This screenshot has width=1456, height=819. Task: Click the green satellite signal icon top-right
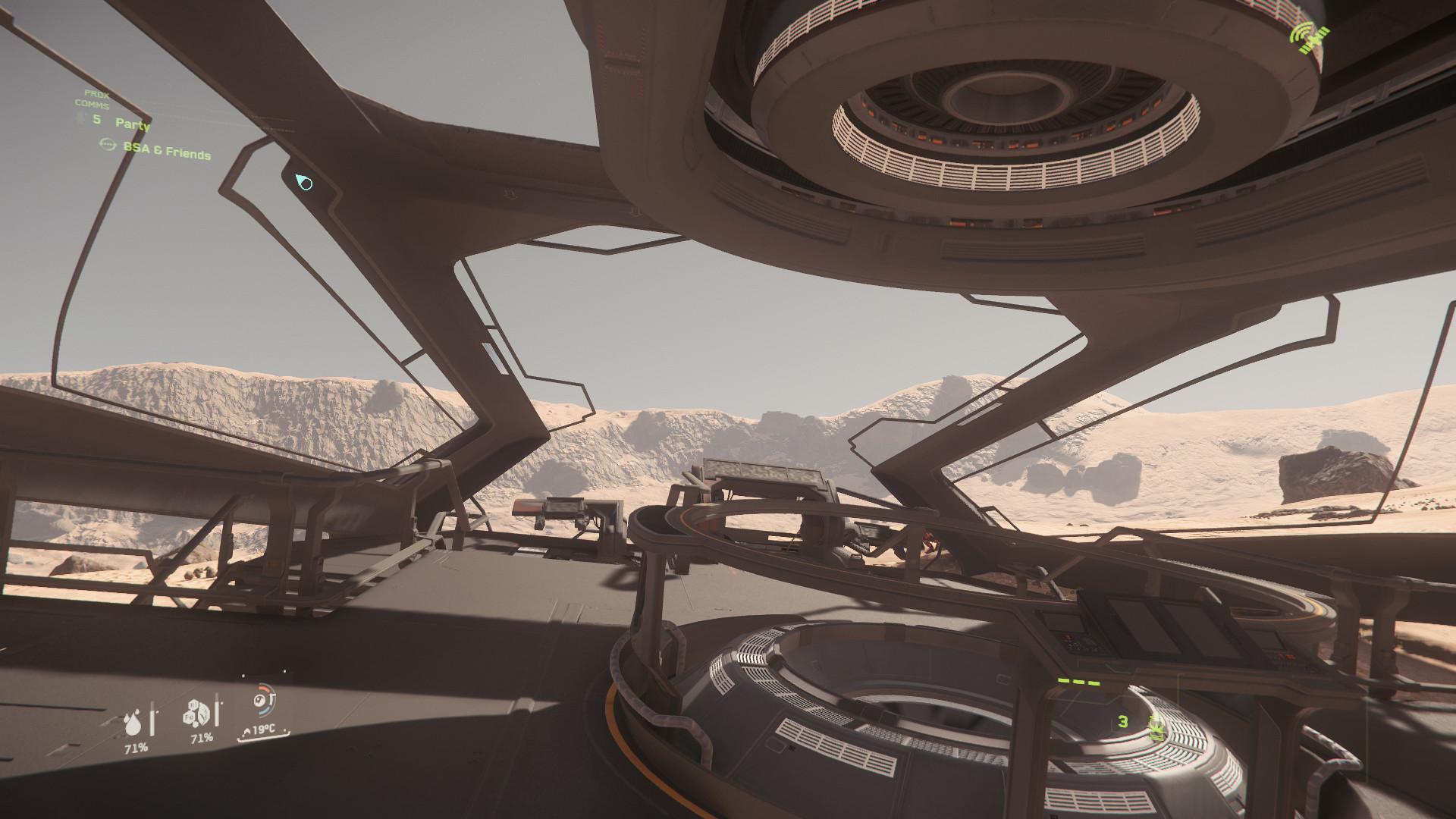(1308, 36)
